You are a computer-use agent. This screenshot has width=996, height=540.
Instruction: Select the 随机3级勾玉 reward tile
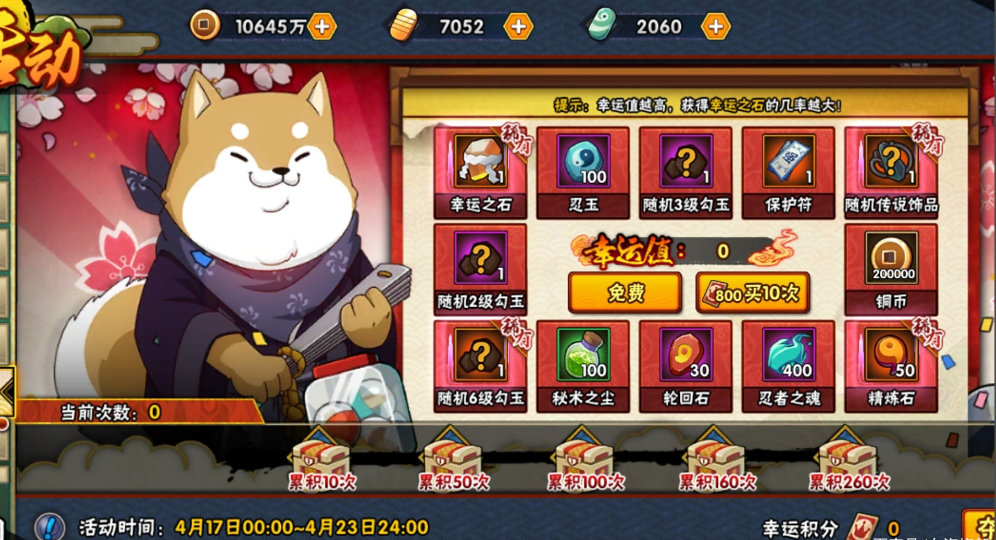685,169
